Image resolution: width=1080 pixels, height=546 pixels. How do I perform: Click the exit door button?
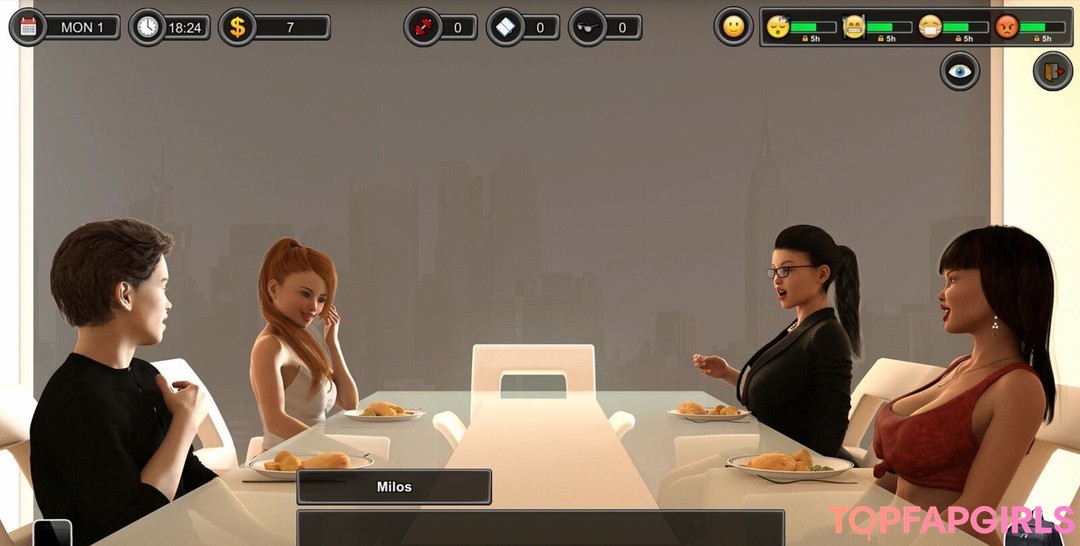[x=1052, y=71]
